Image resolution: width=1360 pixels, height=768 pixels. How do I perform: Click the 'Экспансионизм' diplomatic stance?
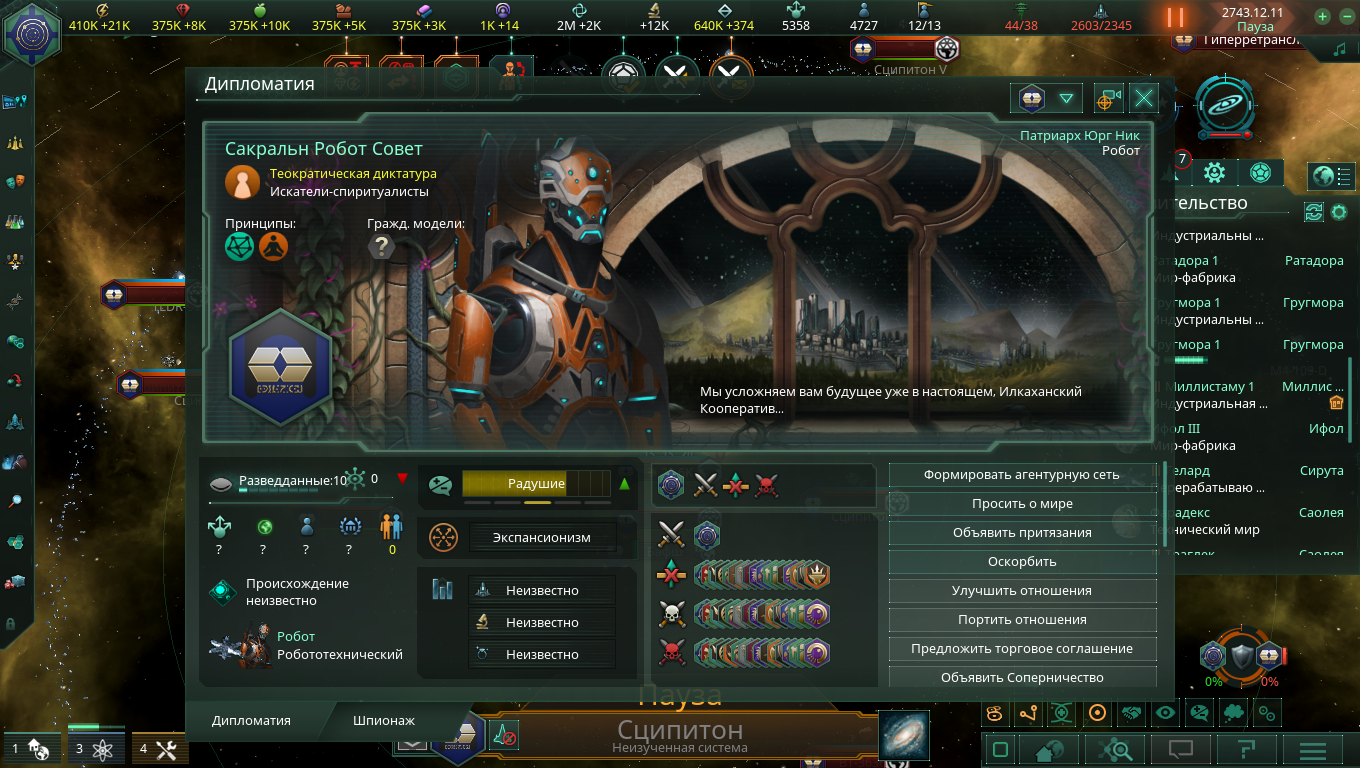click(x=541, y=538)
